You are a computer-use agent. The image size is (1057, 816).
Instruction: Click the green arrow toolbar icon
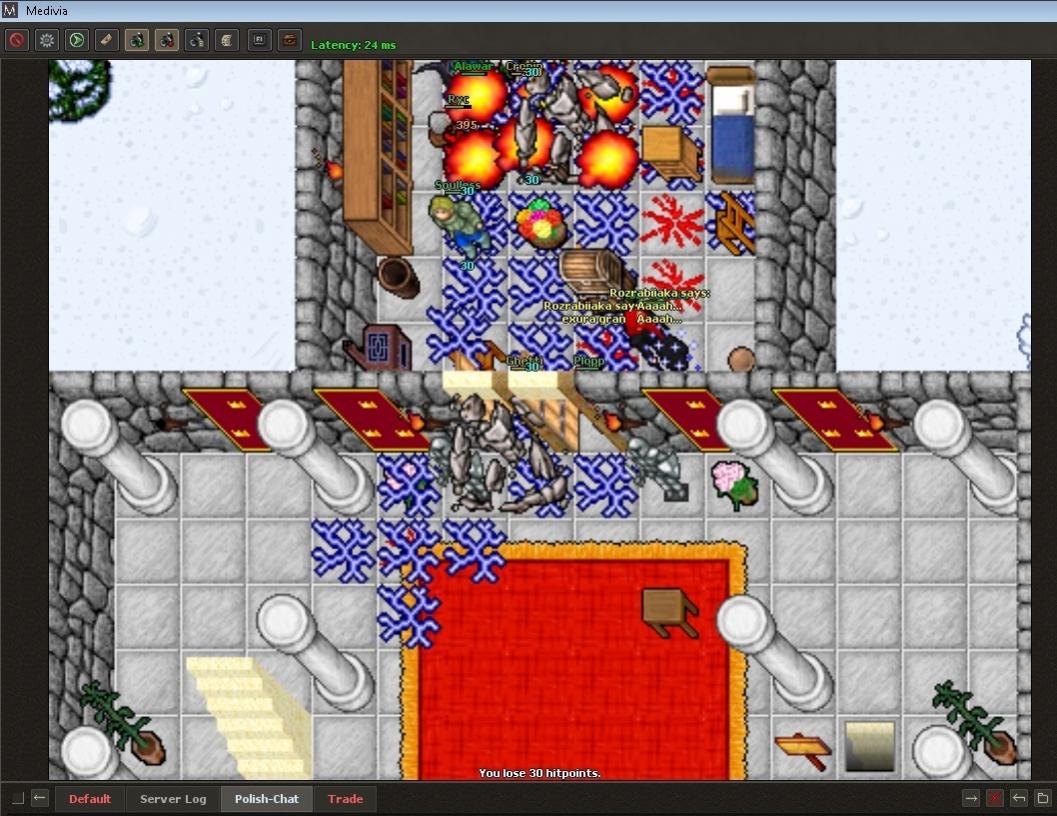coord(77,40)
